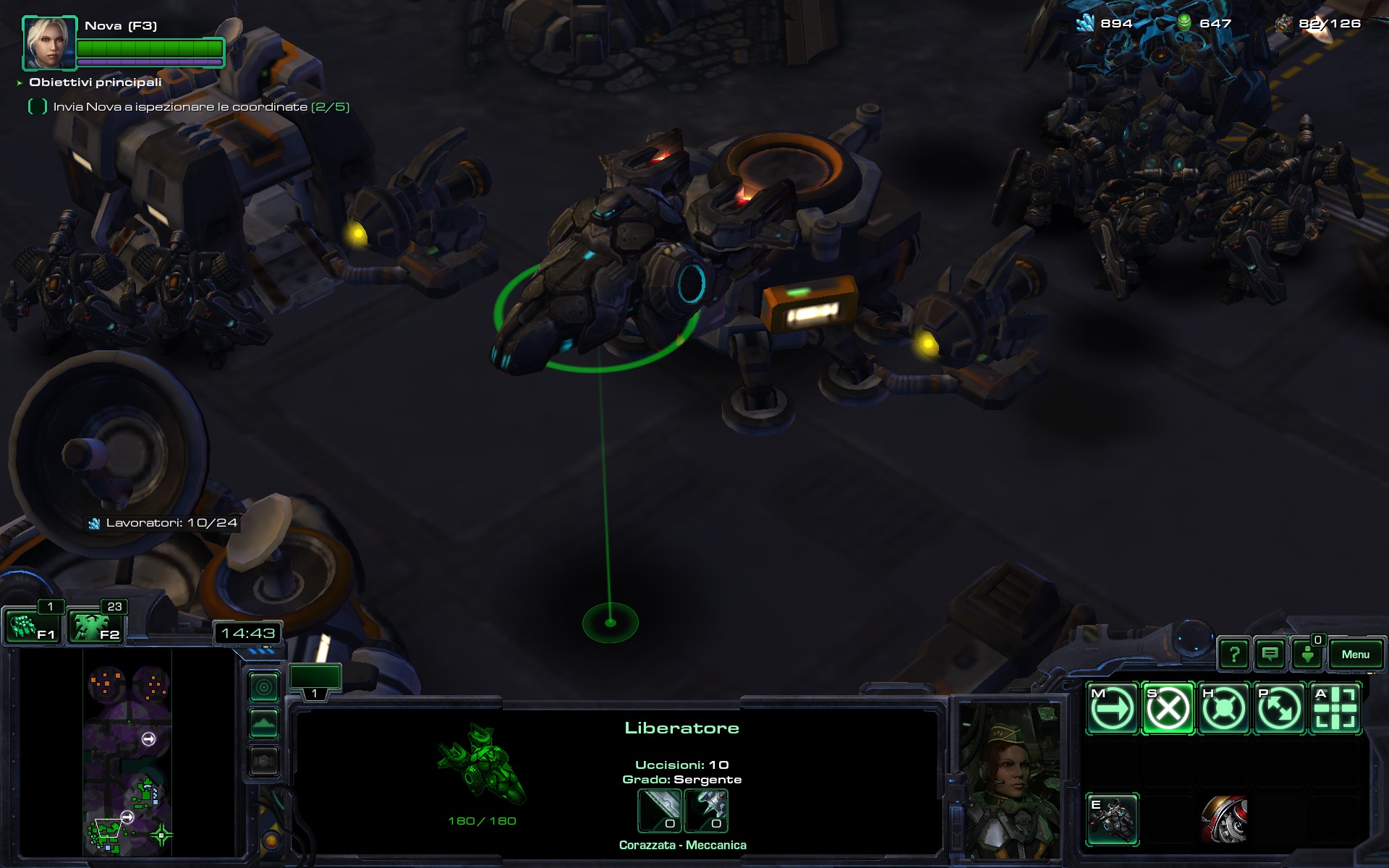
Task: Activate the Hold Position command
Action: 1223,709
